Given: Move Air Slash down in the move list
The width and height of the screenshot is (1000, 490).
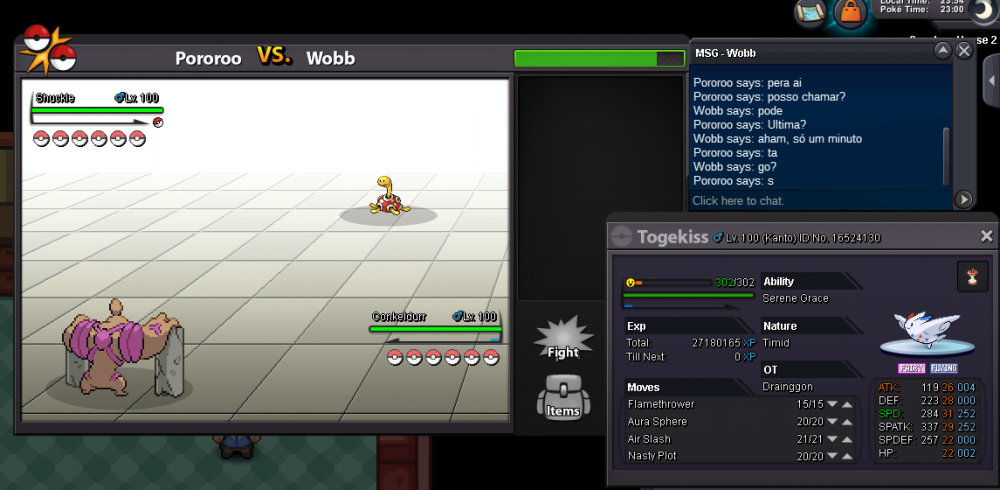Looking at the screenshot, I should tap(832, 439).
